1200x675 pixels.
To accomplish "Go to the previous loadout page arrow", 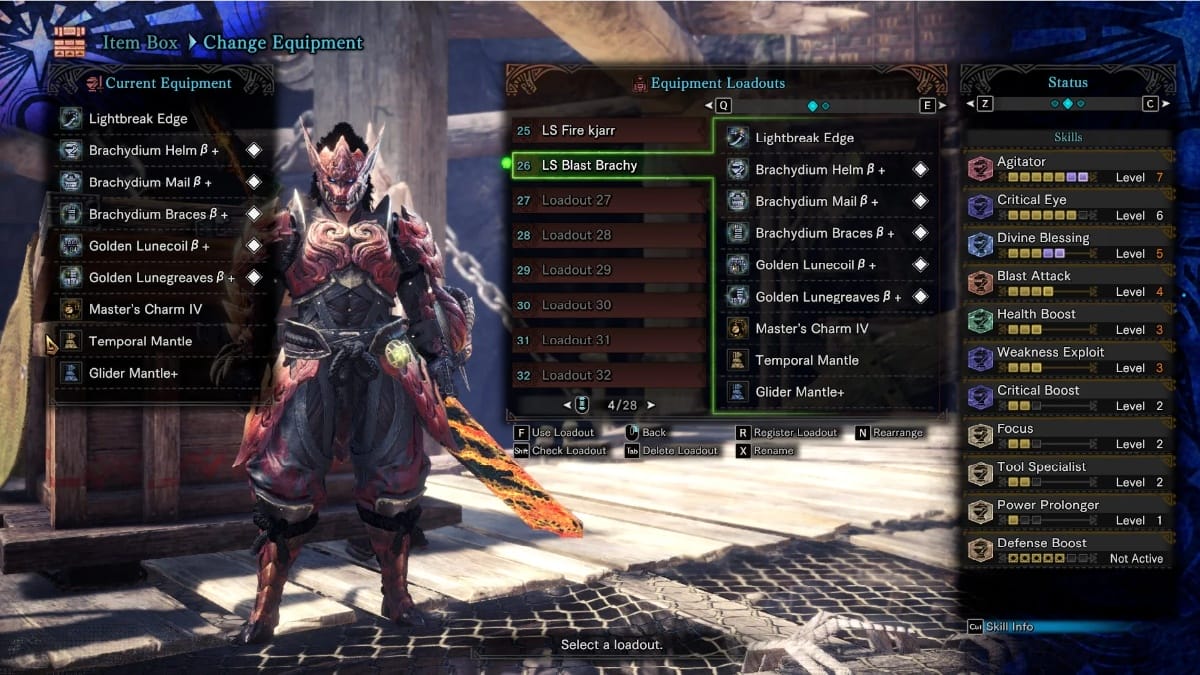I will tap(568, 405).
